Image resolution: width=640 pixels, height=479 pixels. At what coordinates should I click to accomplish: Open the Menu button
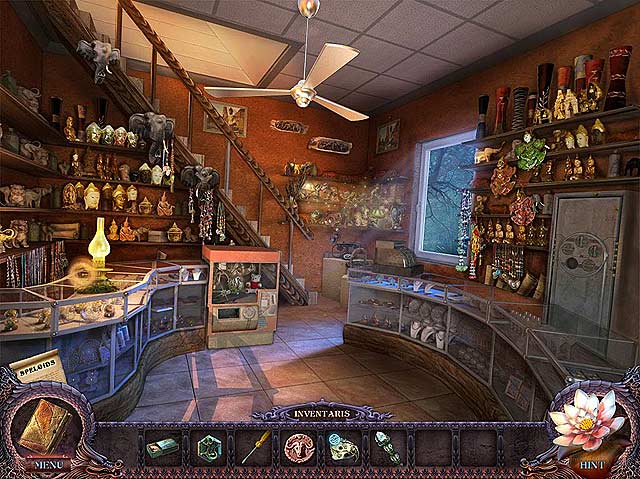[x=47, y=464]
